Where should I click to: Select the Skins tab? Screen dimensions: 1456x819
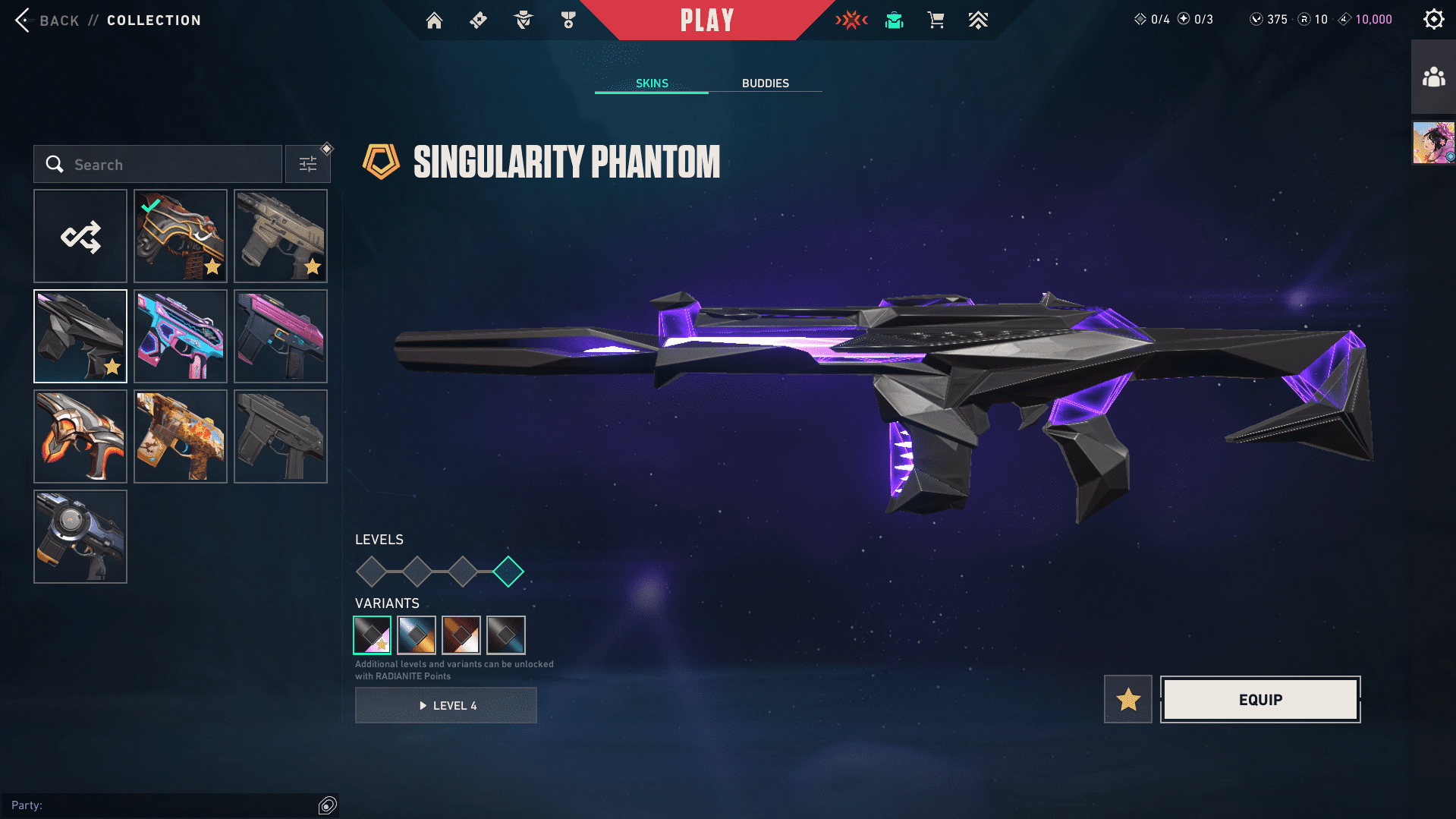click(x=652, y=83)
